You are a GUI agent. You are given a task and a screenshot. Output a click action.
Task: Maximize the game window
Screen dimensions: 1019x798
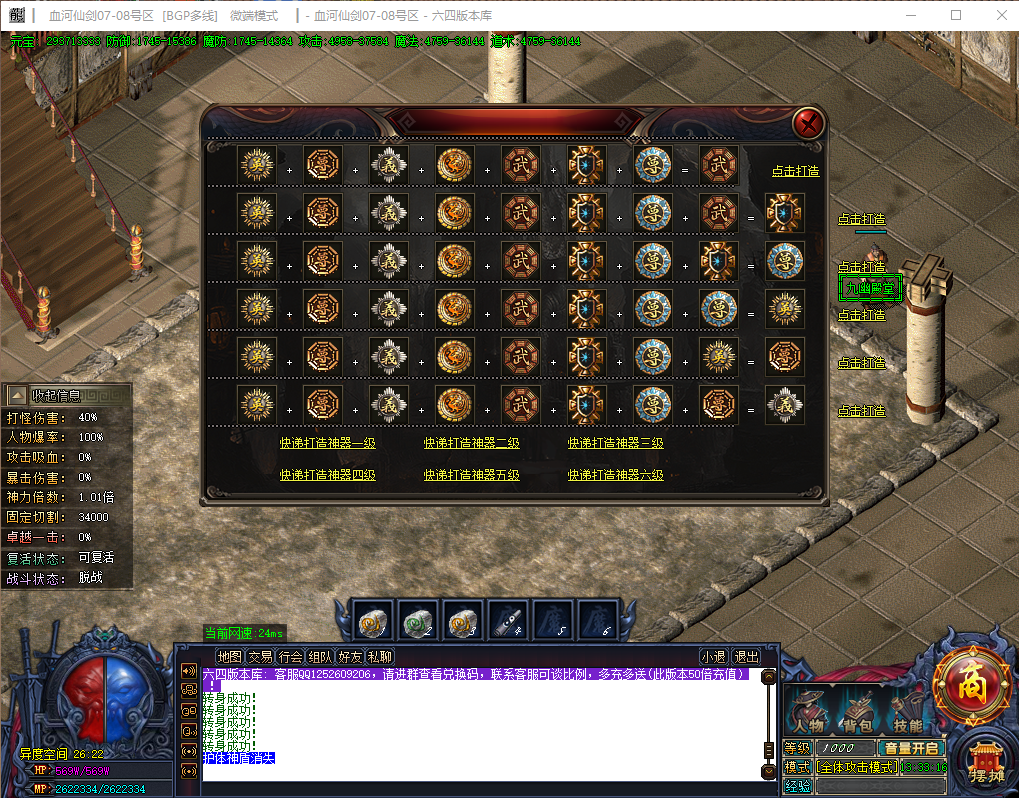coord(956,15)
